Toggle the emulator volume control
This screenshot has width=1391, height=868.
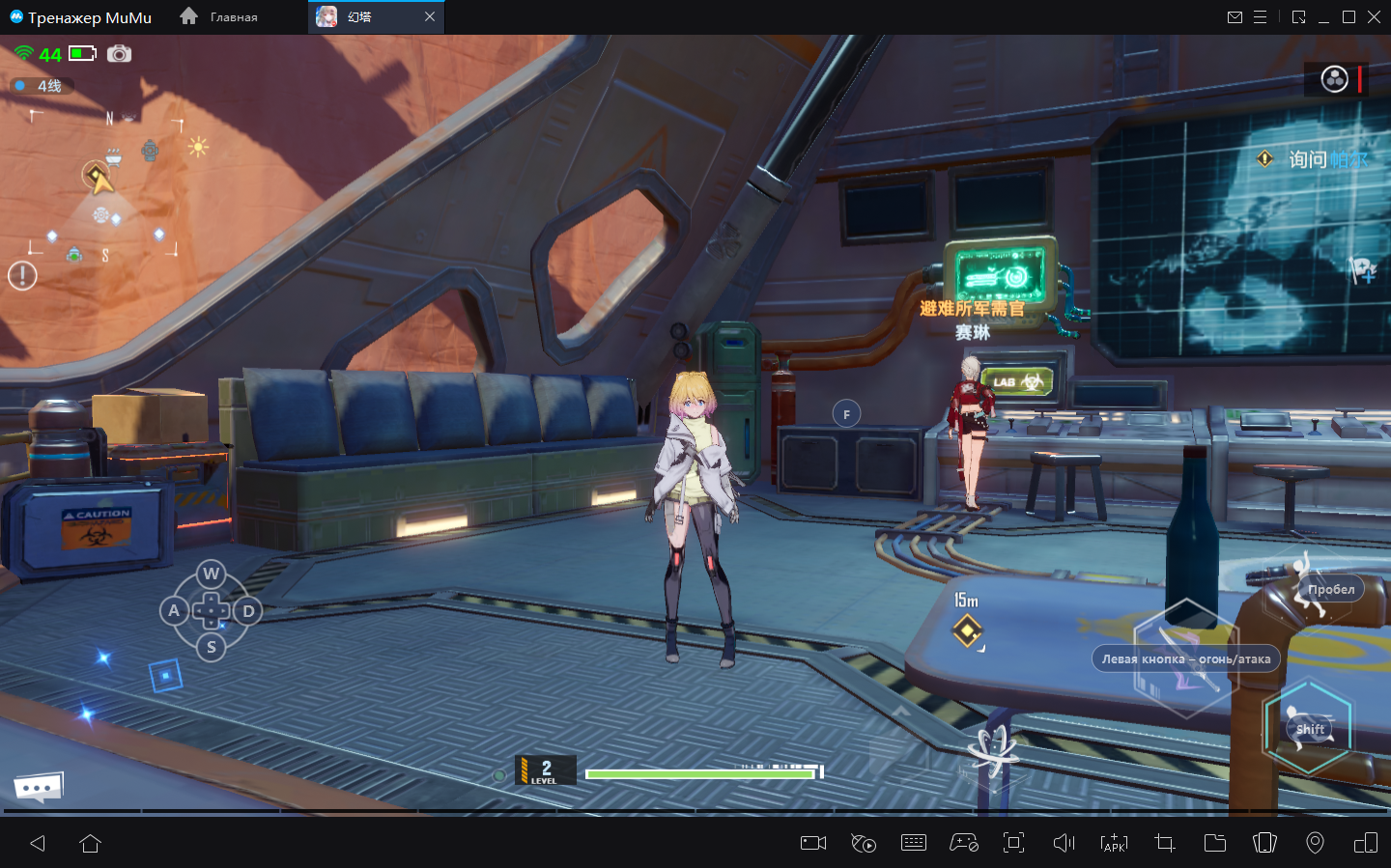1064,843
